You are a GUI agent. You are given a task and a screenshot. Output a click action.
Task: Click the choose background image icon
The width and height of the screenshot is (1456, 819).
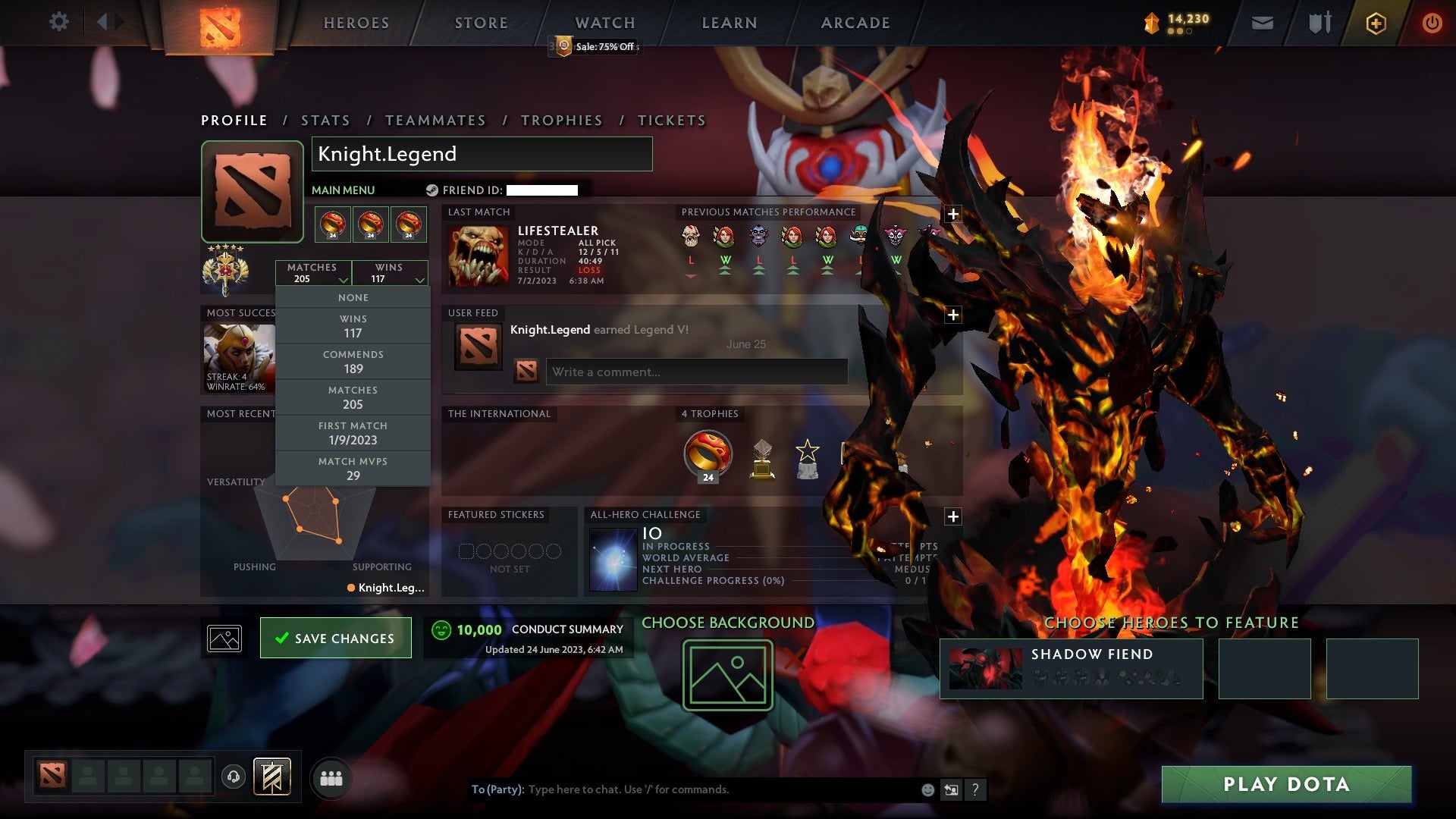[726, 675]
